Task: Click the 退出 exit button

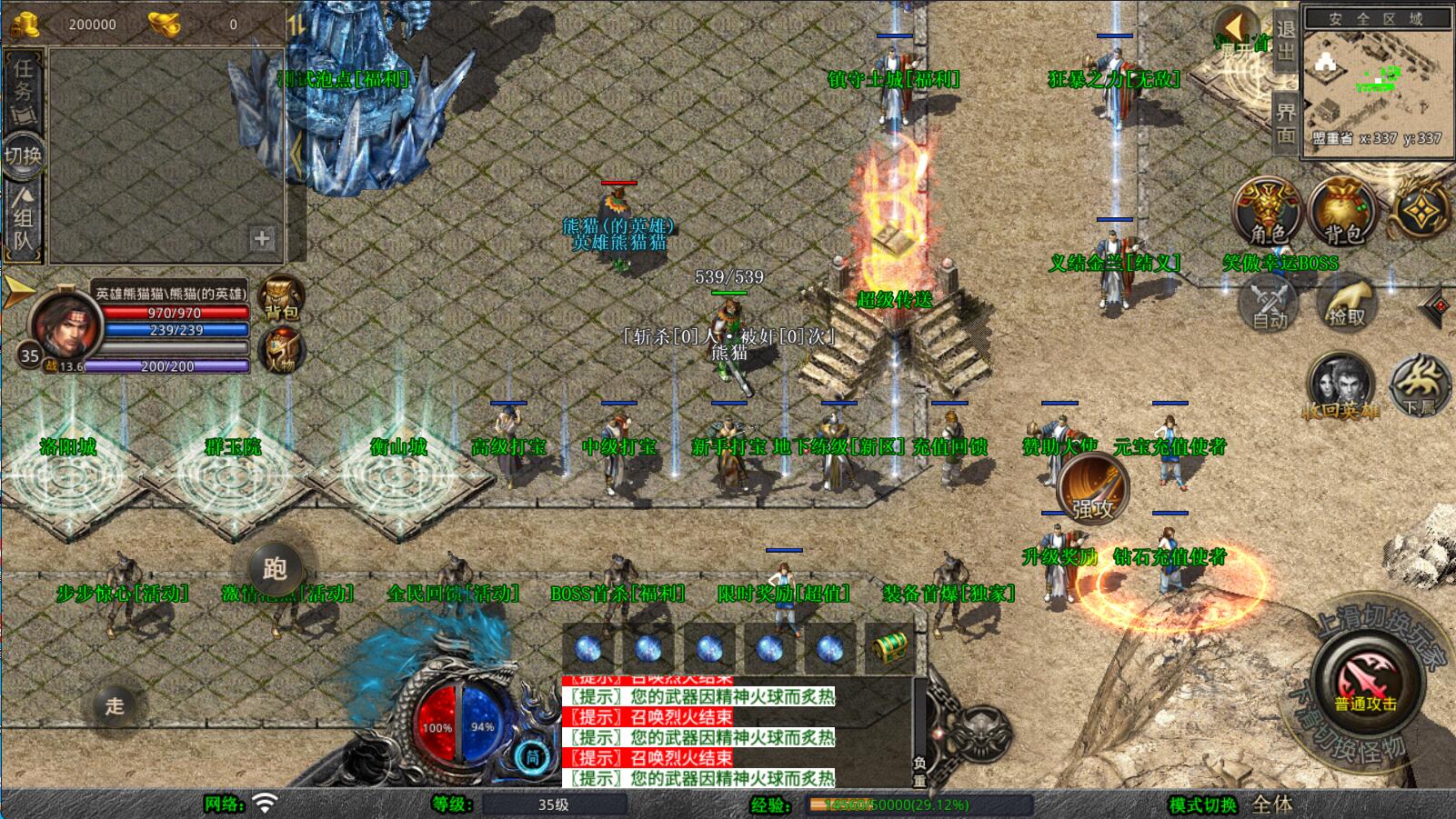Action: [x=1285, y=40]
